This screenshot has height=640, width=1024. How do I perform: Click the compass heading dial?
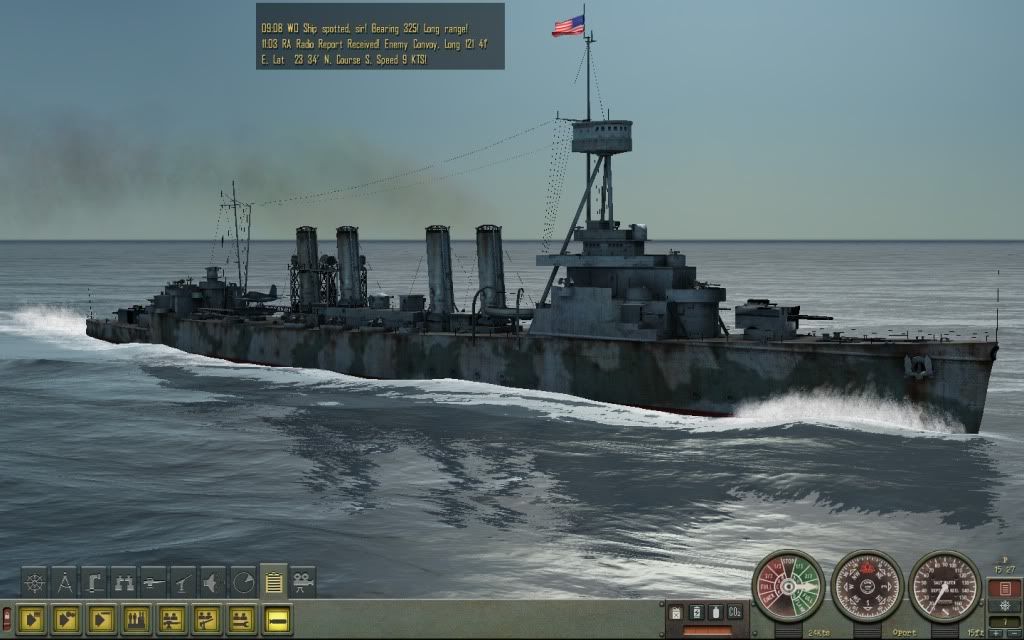point(867,585)
